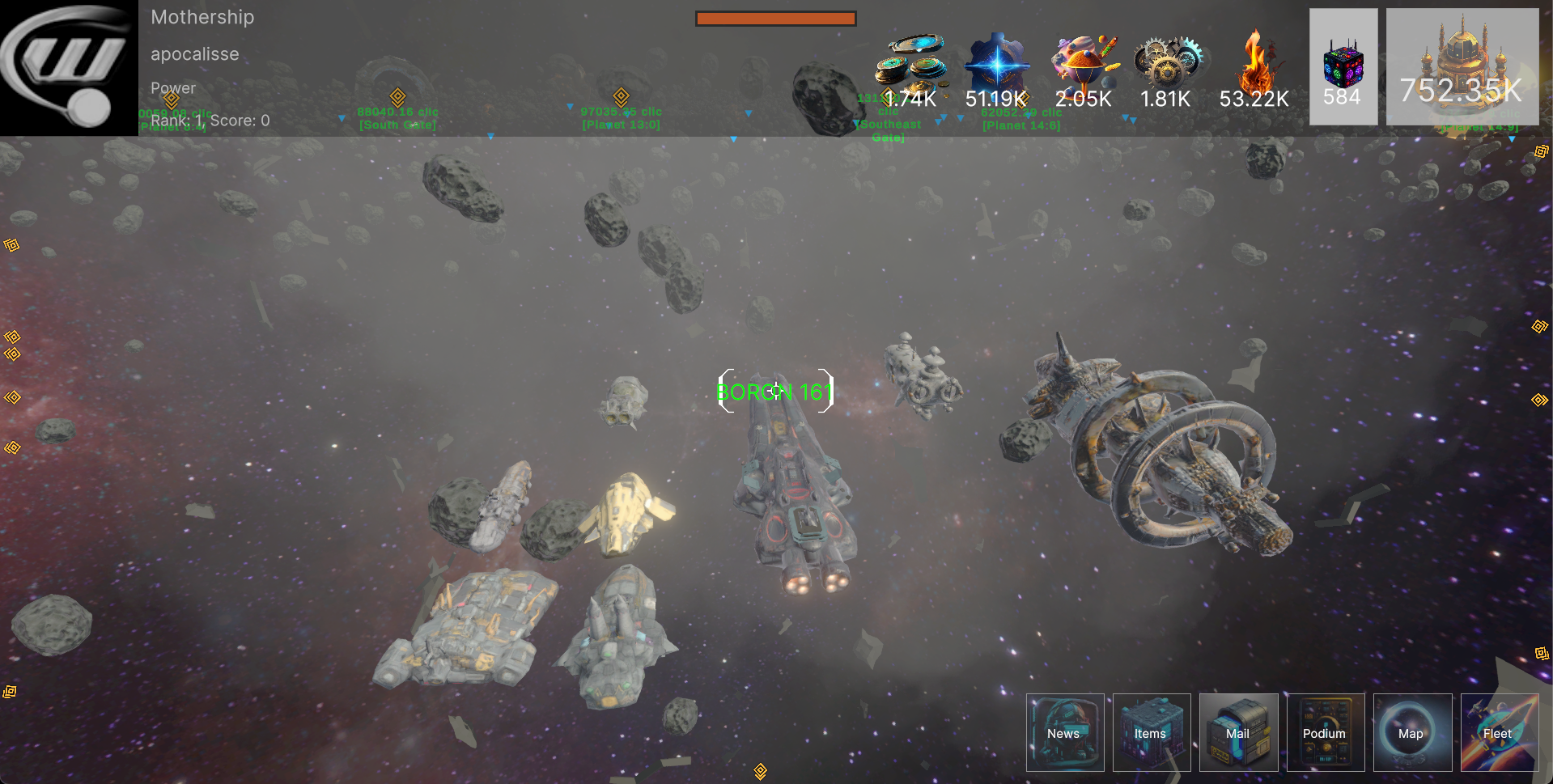Viewport: 1553px width, 784px height.
Task: Select the golden palace resource tile
Action: (x=1462, y=66)
